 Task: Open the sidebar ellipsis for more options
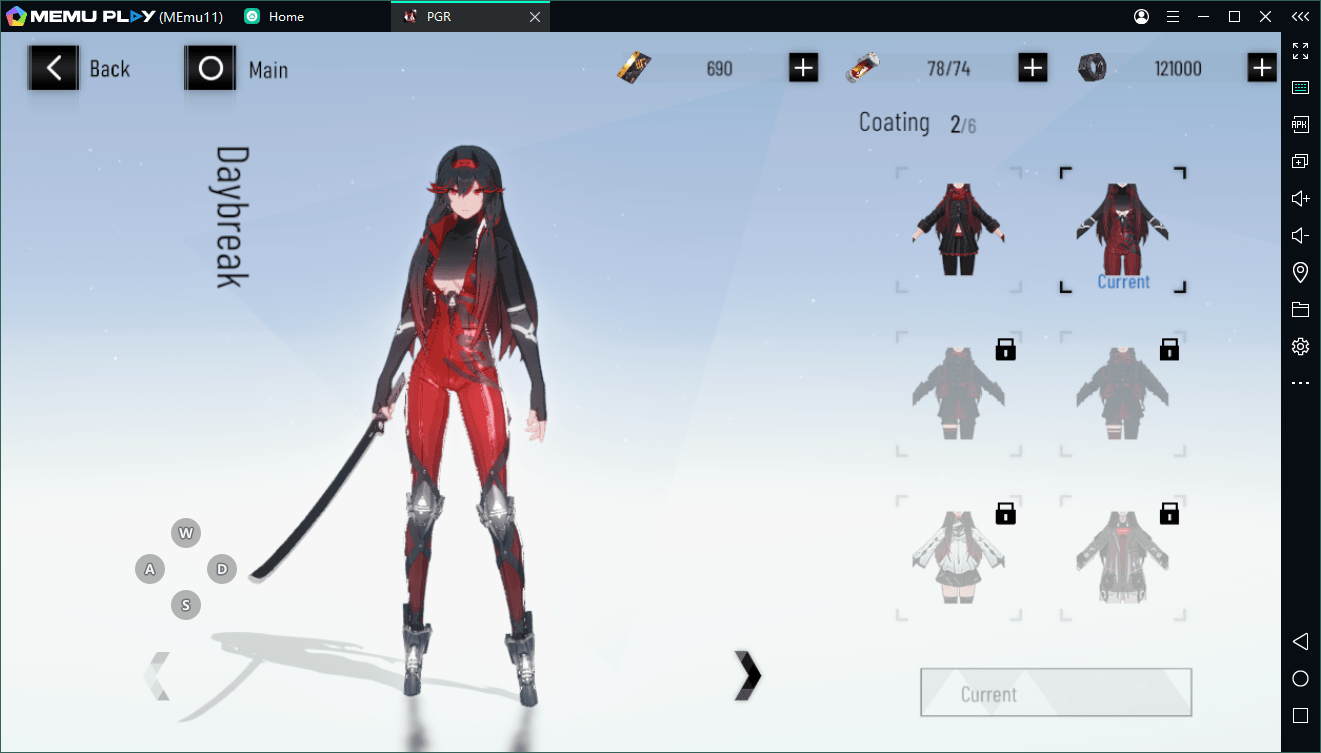pos(1300,382)
